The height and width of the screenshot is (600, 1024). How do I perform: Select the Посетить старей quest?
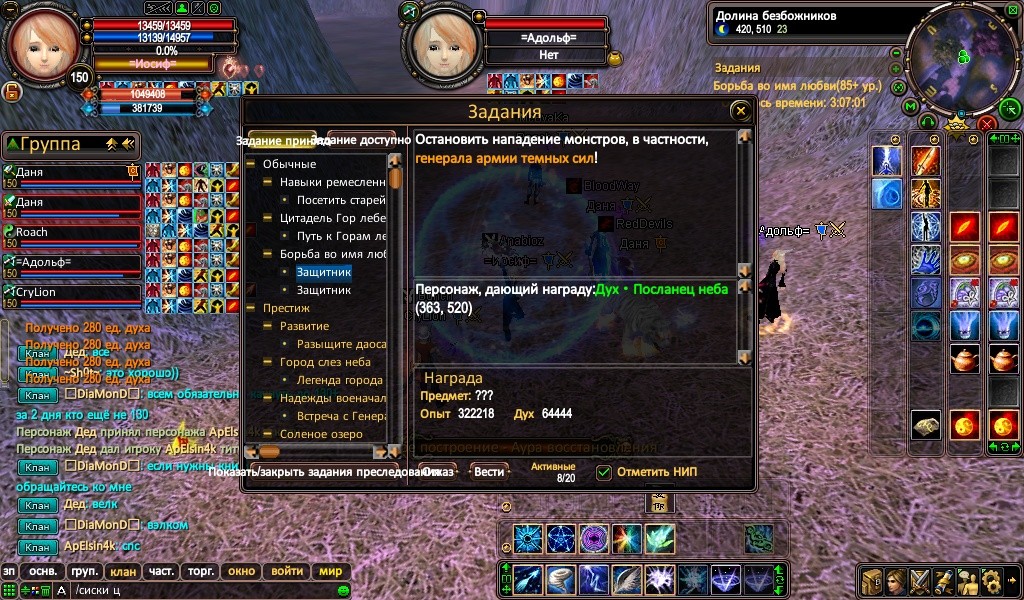tap(340, 200)
